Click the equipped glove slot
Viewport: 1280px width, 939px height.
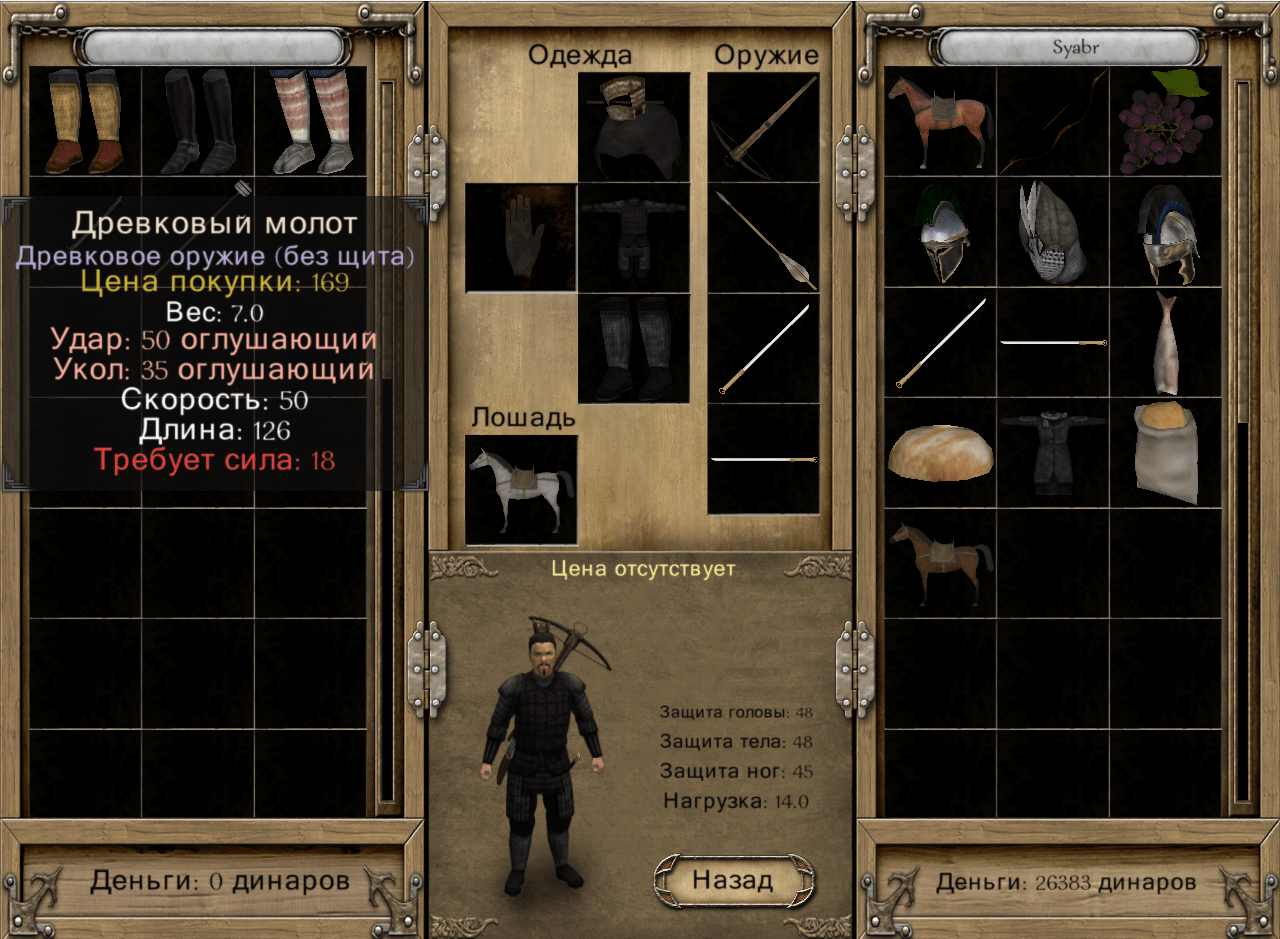click(521, 238)
